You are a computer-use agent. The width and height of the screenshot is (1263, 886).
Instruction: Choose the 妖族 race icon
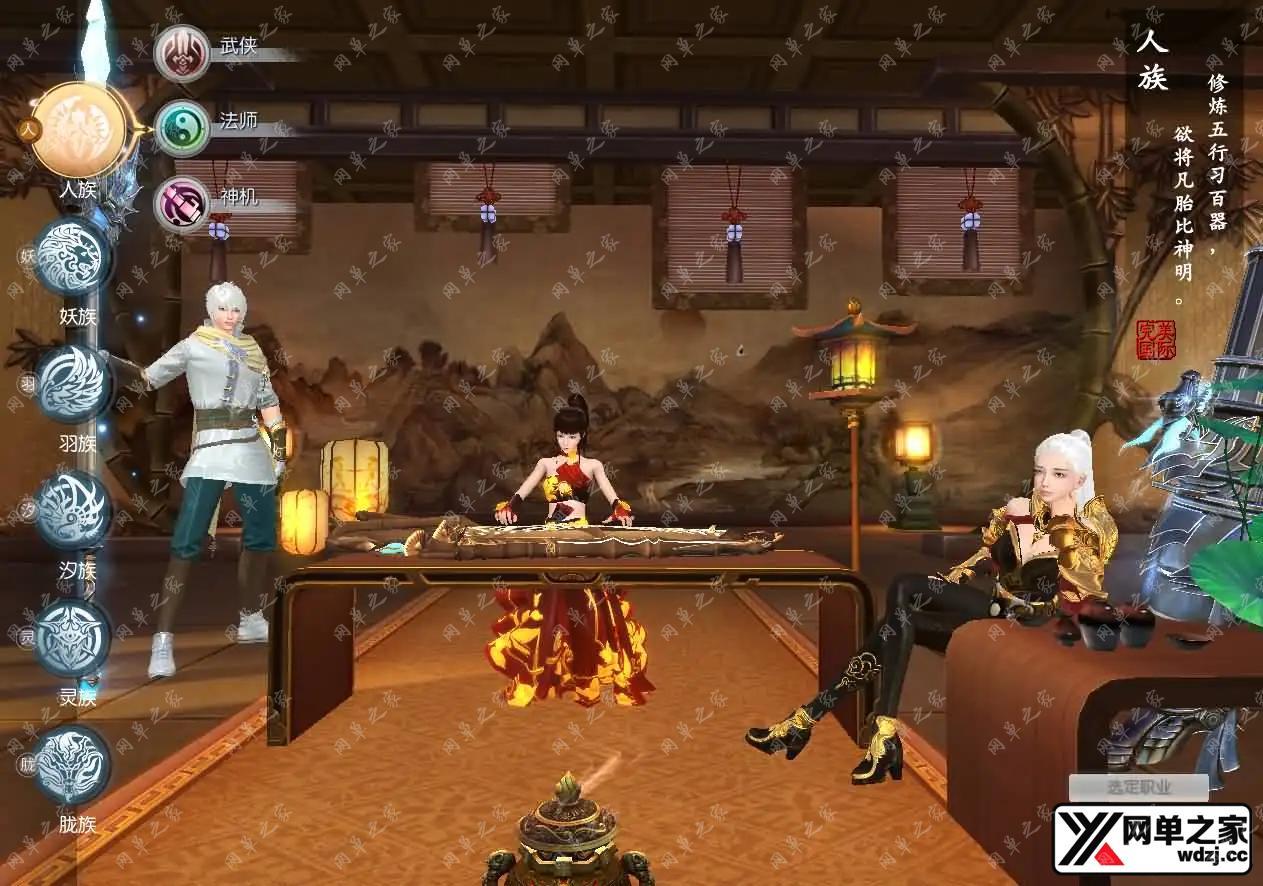pos(72,257)
